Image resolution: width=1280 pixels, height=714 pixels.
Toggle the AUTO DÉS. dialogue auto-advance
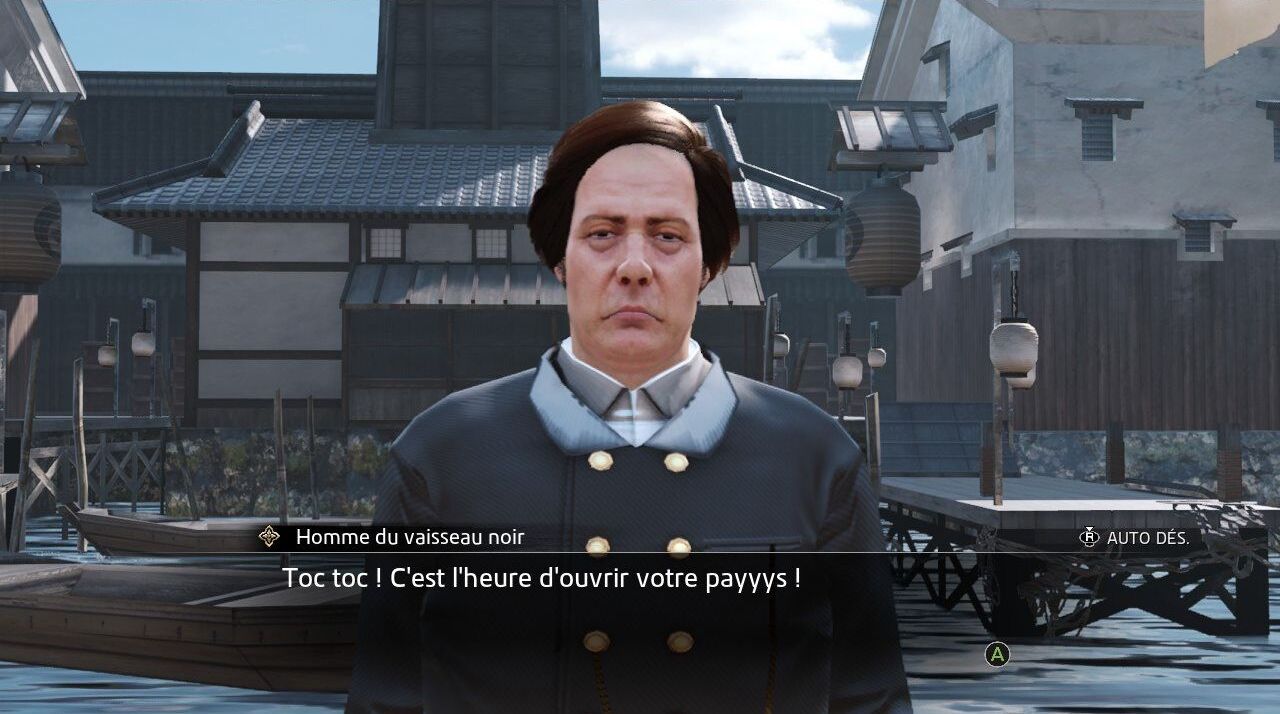pyautogui.click(x=1134, y=538)
